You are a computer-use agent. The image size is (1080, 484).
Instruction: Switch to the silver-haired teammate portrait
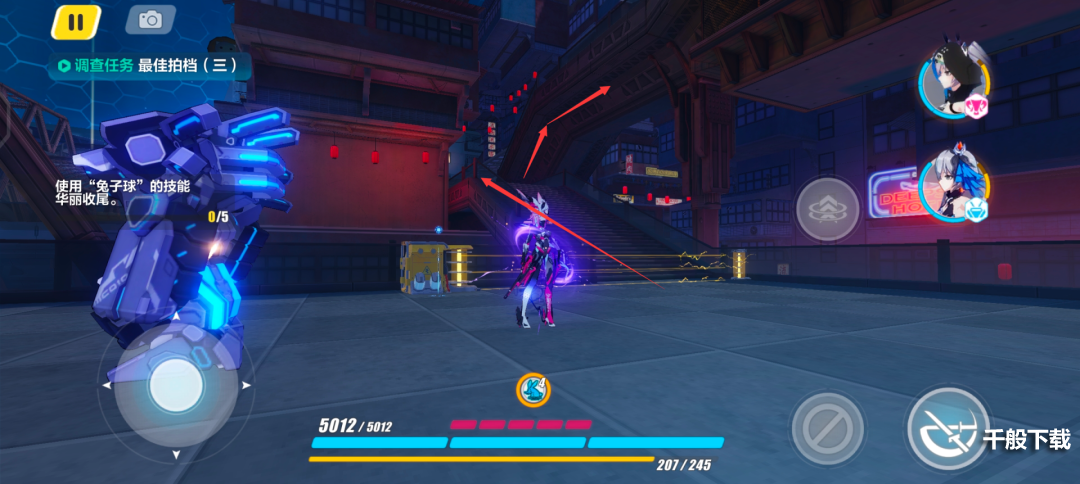pyautogui.click(x=952, y=184)
